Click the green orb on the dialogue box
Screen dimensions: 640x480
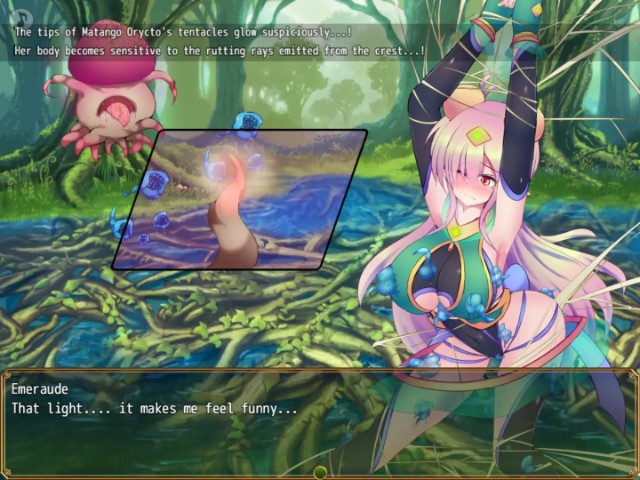tap(320, 472)
